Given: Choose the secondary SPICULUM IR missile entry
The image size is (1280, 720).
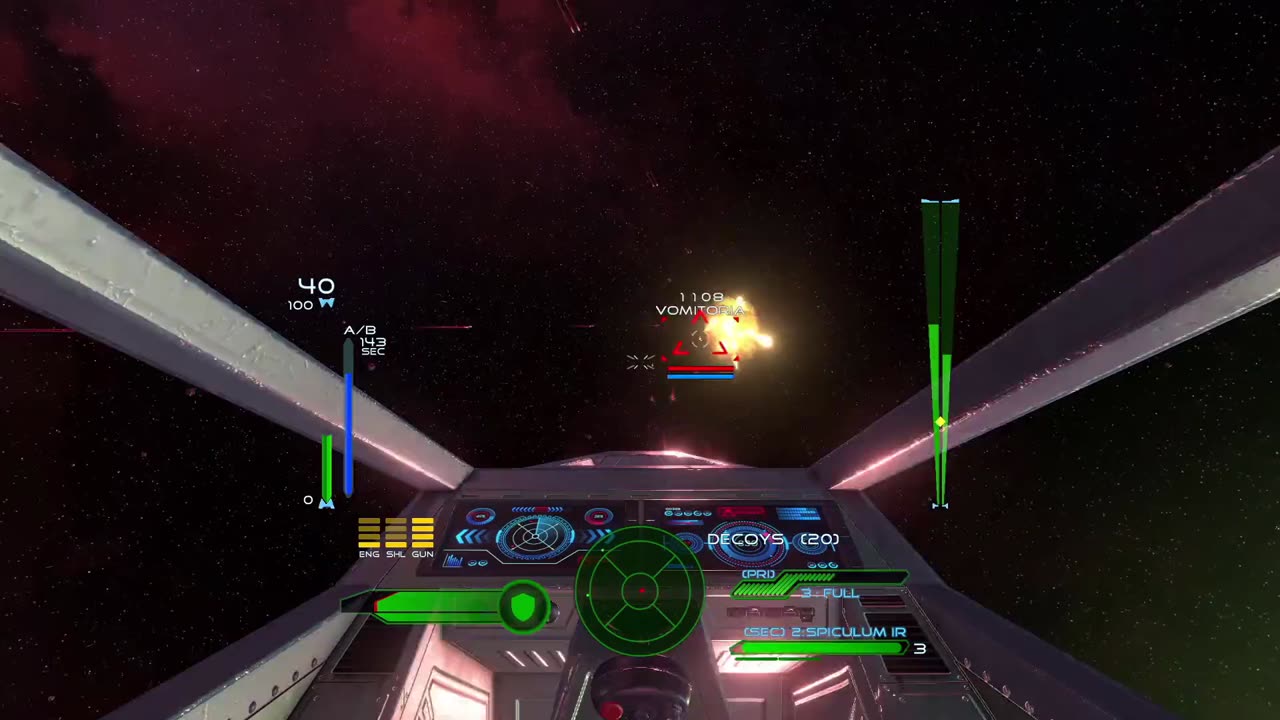Looking at the screenshot, I should point(825,633).
